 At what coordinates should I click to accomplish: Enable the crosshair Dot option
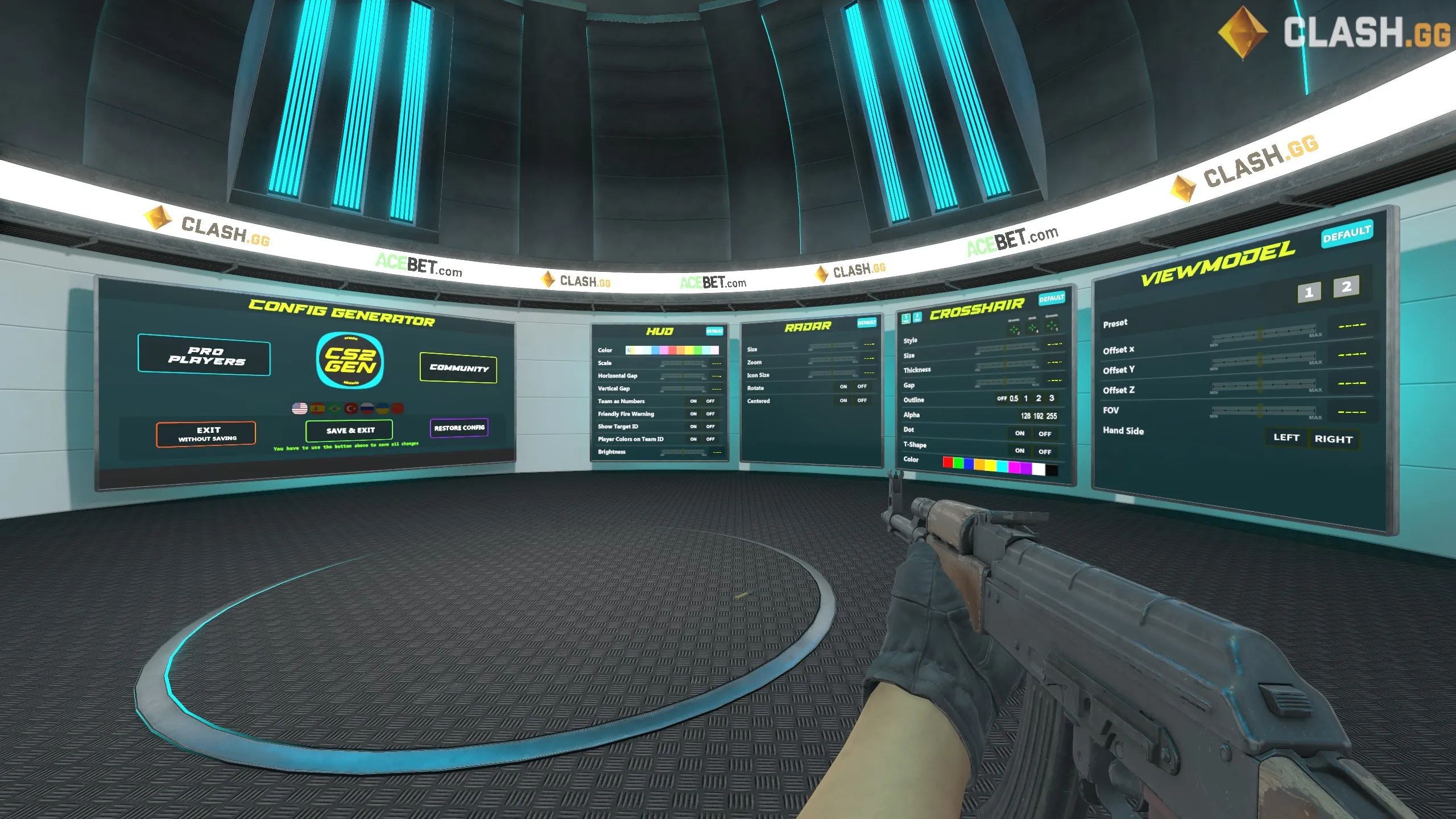click(x=1019, y=433)
